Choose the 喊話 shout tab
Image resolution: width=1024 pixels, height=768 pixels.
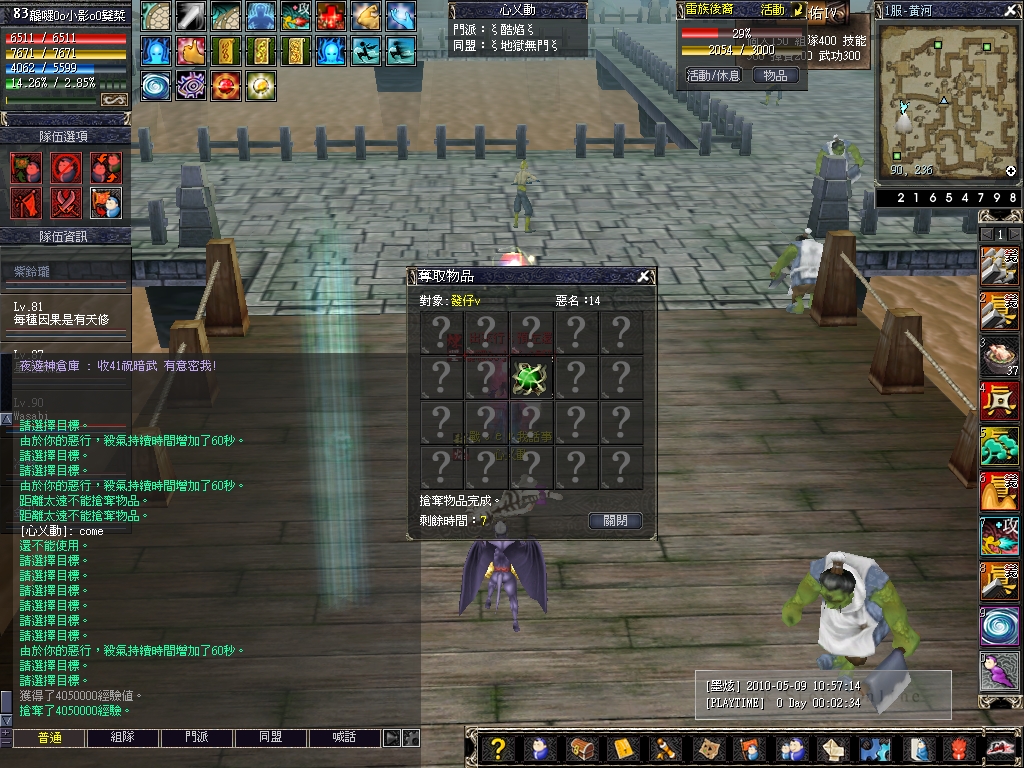[x=345, y=738]
